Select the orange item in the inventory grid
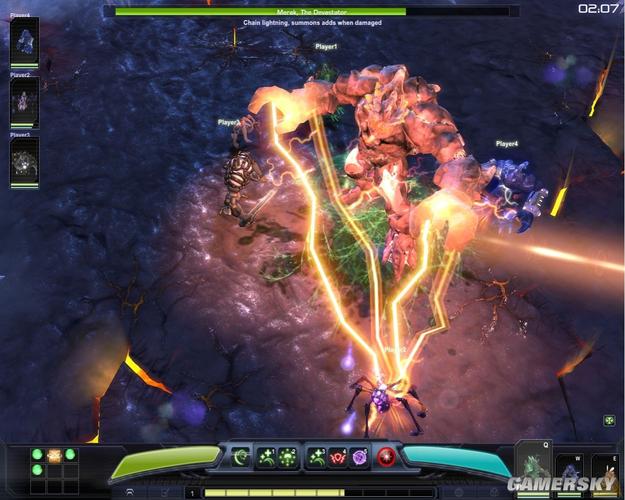 [x=55, y=455]
